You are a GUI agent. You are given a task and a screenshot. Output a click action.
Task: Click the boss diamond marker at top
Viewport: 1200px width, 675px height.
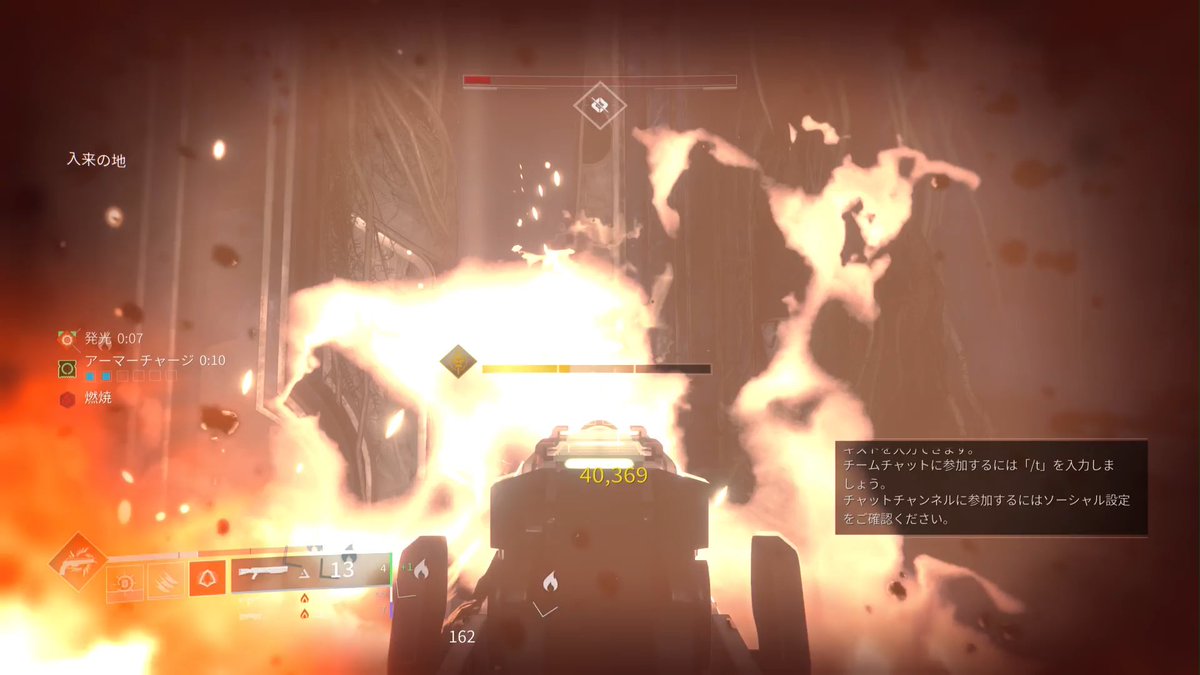click(x=599, y=104)
